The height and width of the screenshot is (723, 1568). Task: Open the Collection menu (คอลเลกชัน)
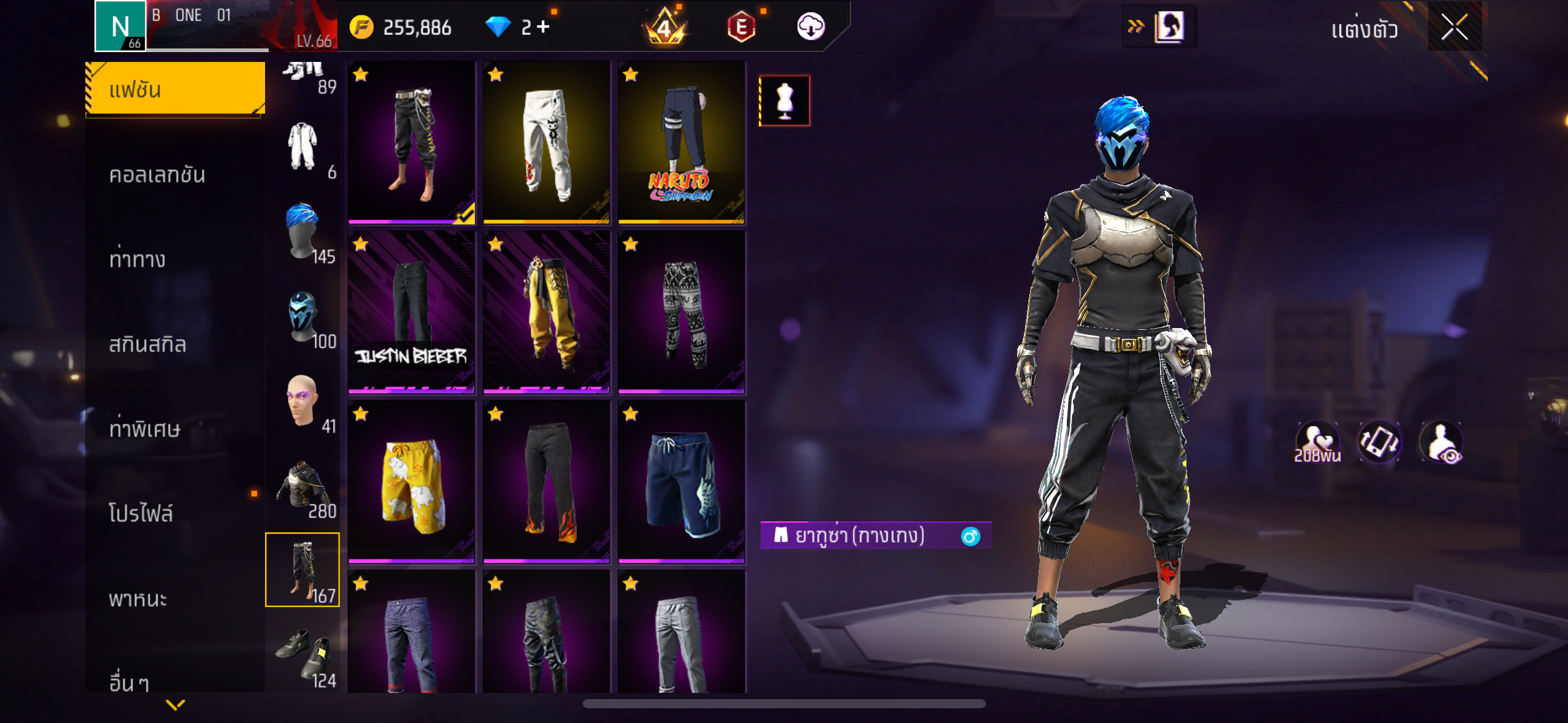pyautogui.click(x=157, y=175)
